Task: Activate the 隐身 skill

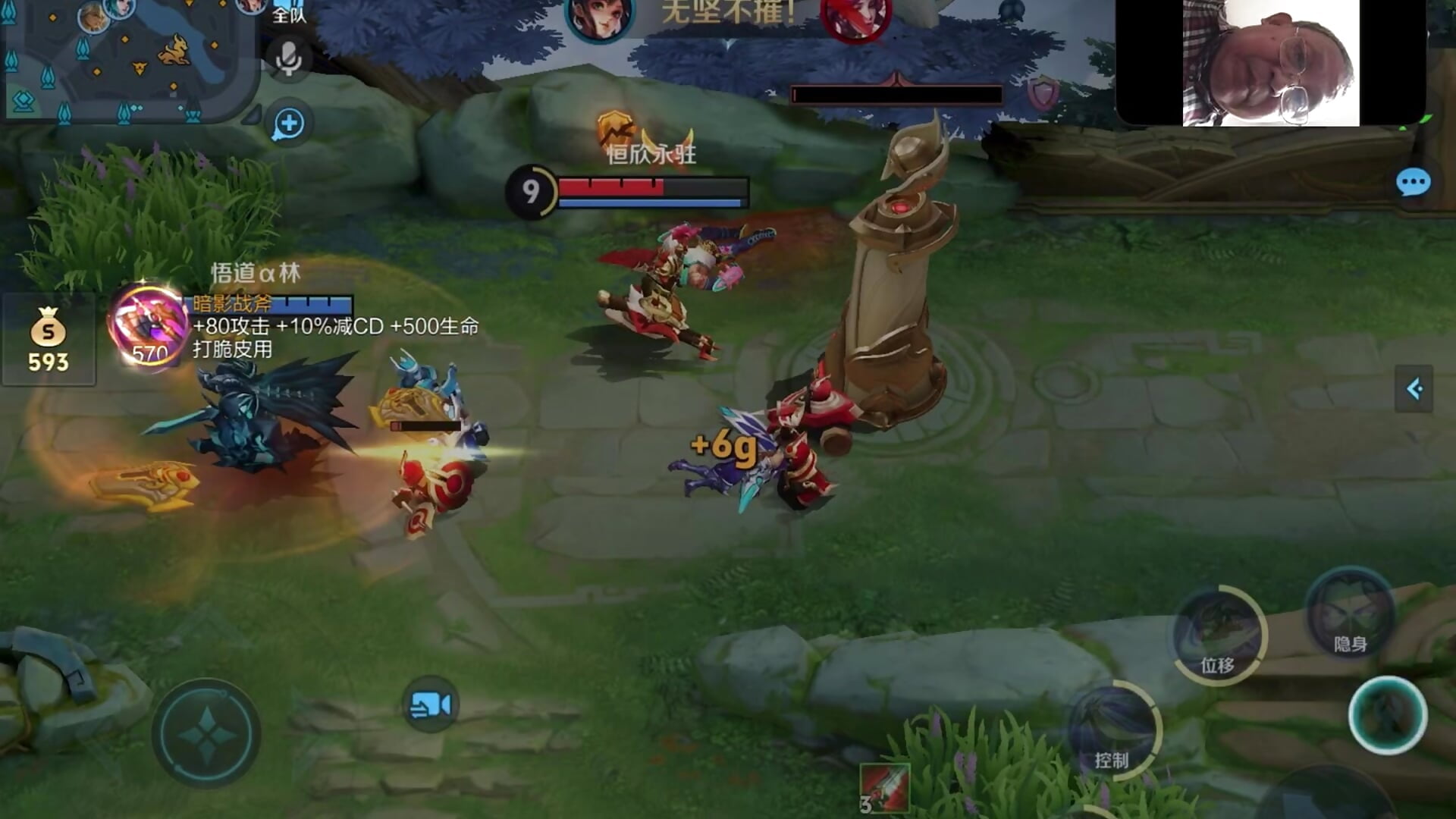Action: click(1350, 613)
